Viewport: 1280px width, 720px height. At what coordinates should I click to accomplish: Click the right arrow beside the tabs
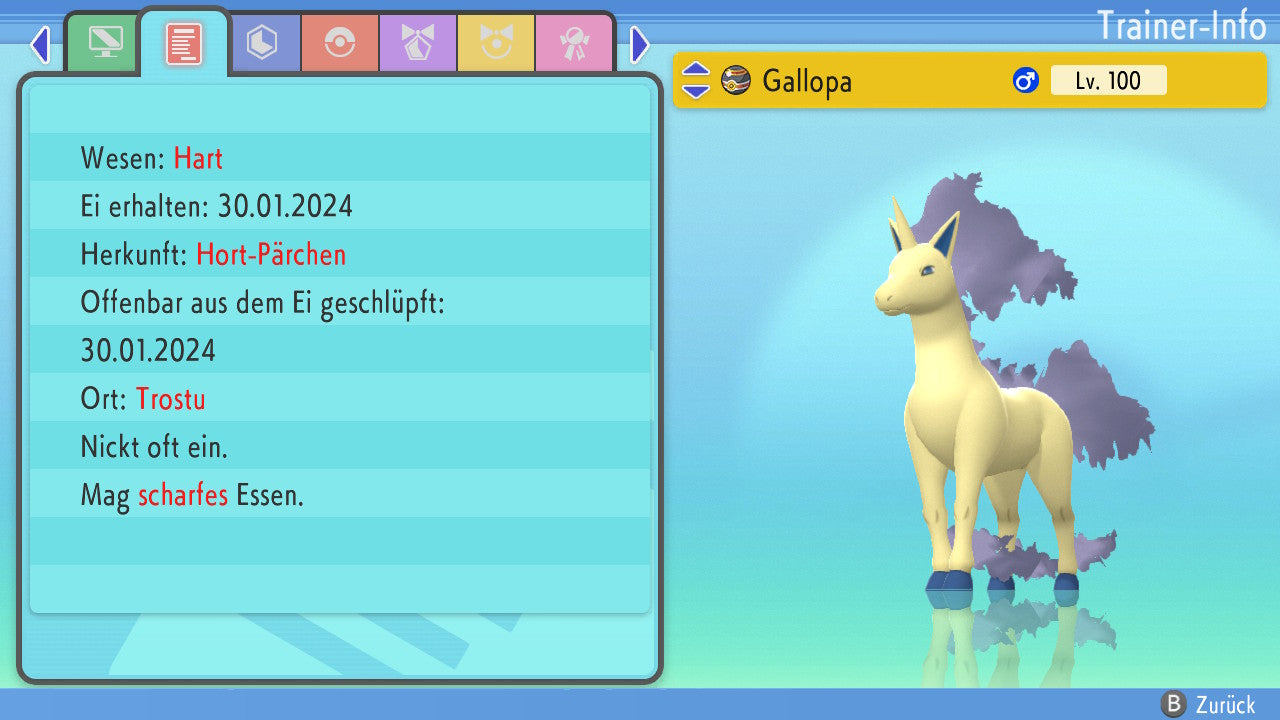point(640,44)
